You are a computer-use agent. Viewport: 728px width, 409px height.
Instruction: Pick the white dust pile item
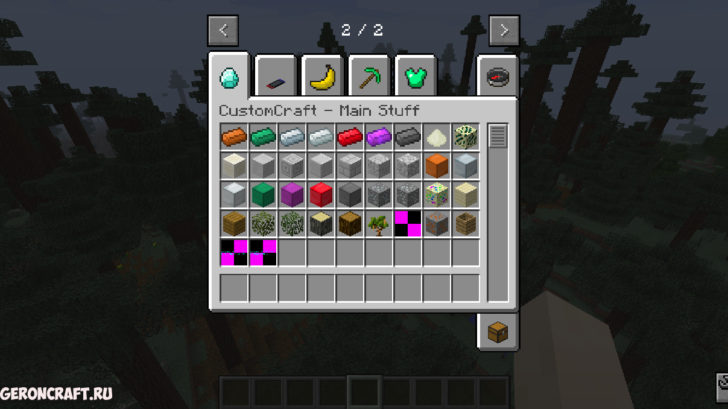pyautogui.click(x=437, y=137)
